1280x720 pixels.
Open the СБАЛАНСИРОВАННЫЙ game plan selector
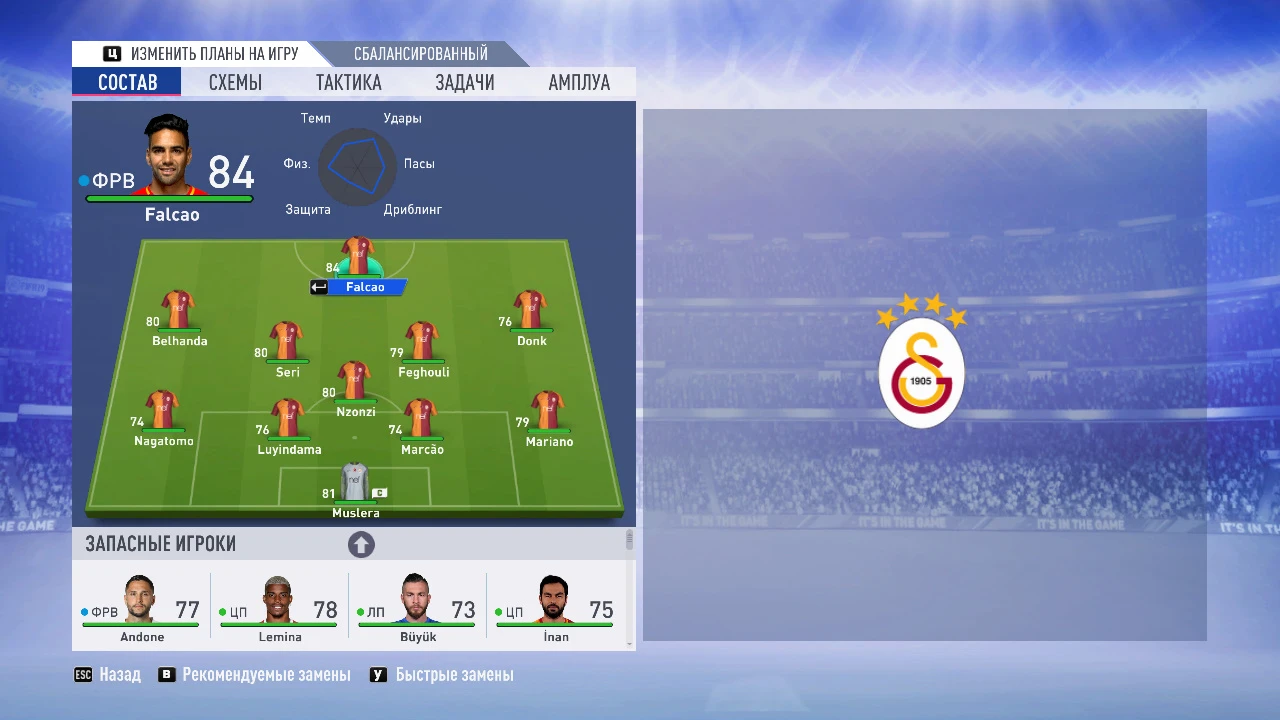point(420,54)
